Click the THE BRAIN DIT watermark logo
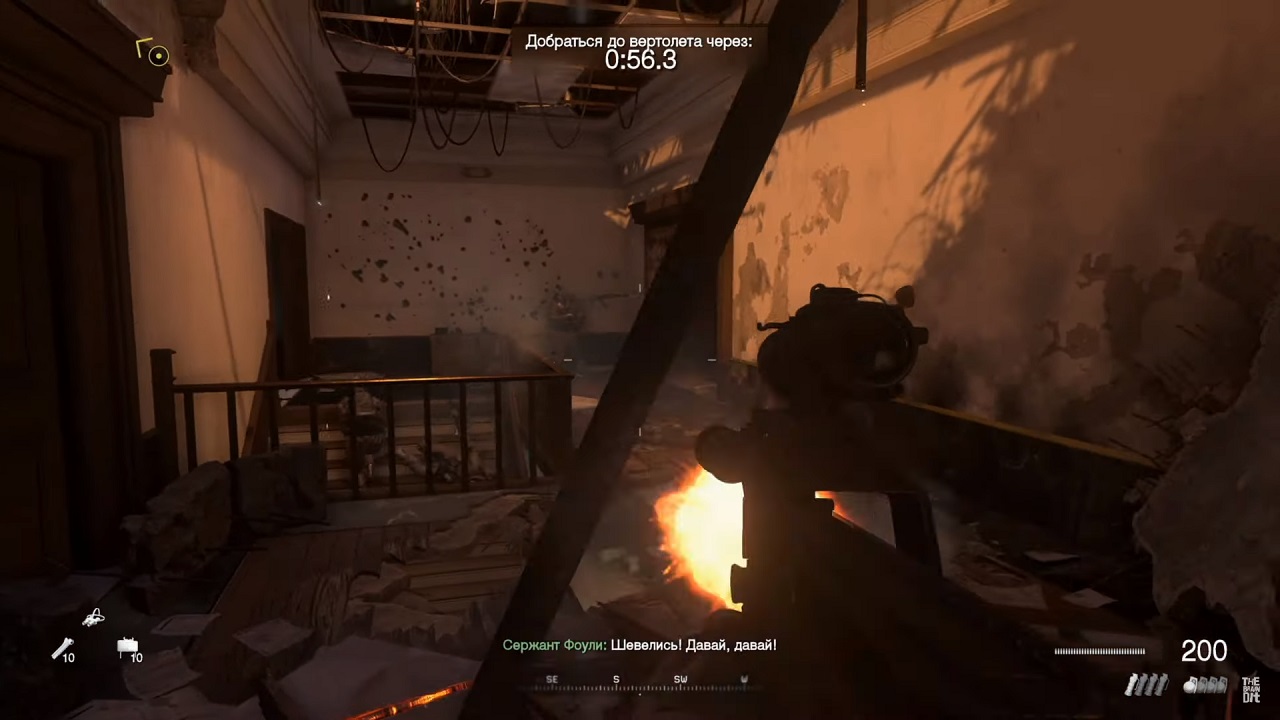Viewport: 1280px width, 720px height. [x=1251, y=689]
